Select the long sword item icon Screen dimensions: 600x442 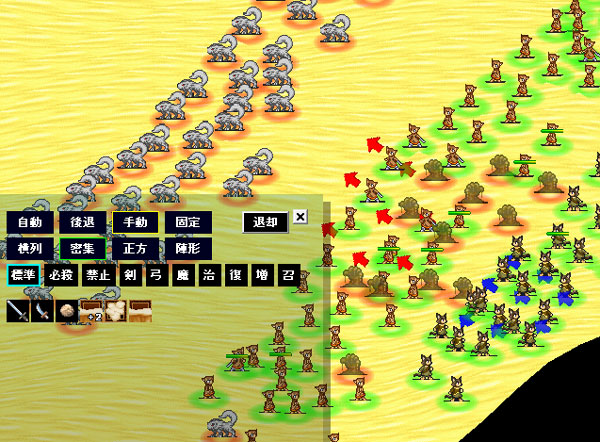tap(18, 311)
